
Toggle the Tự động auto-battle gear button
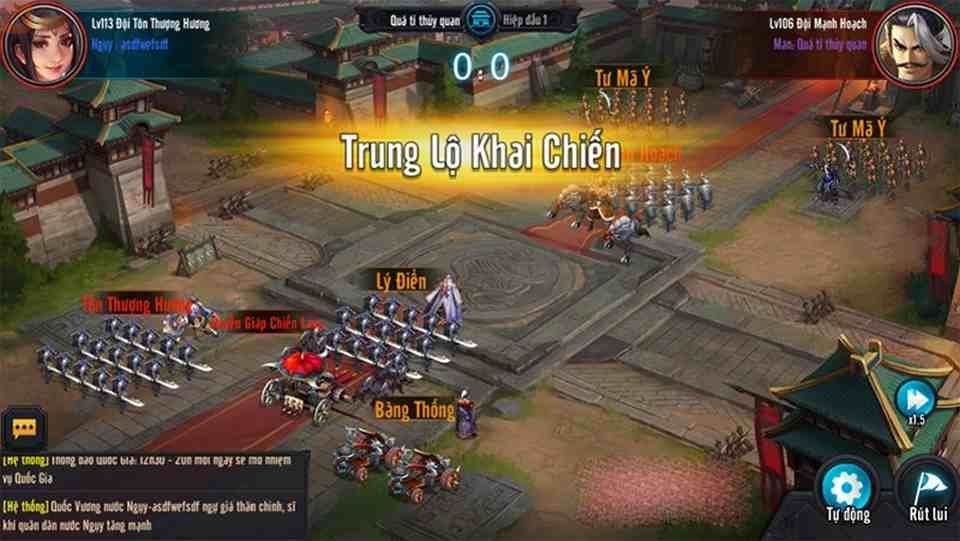tap(847, 489)
